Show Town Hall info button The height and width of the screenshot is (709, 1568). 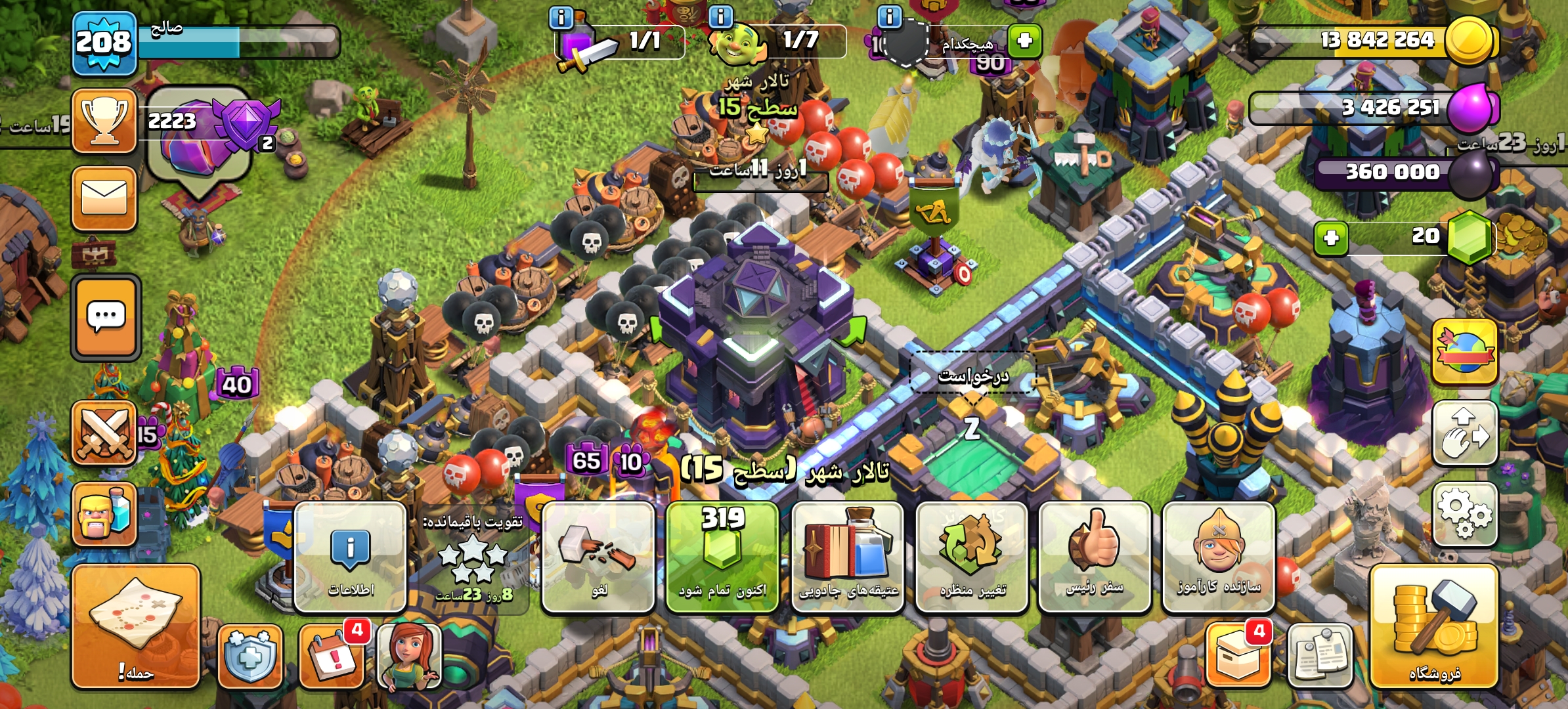point(350,557)
